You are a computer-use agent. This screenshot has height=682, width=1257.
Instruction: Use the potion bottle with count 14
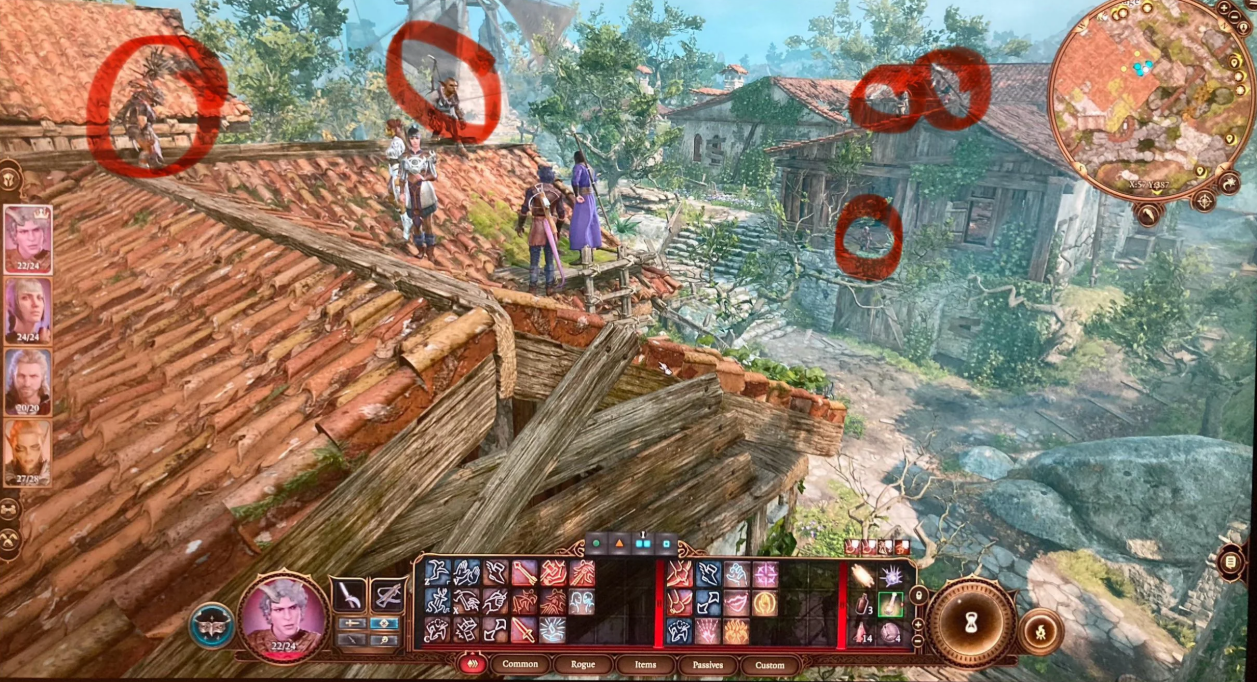coord(862,631)
